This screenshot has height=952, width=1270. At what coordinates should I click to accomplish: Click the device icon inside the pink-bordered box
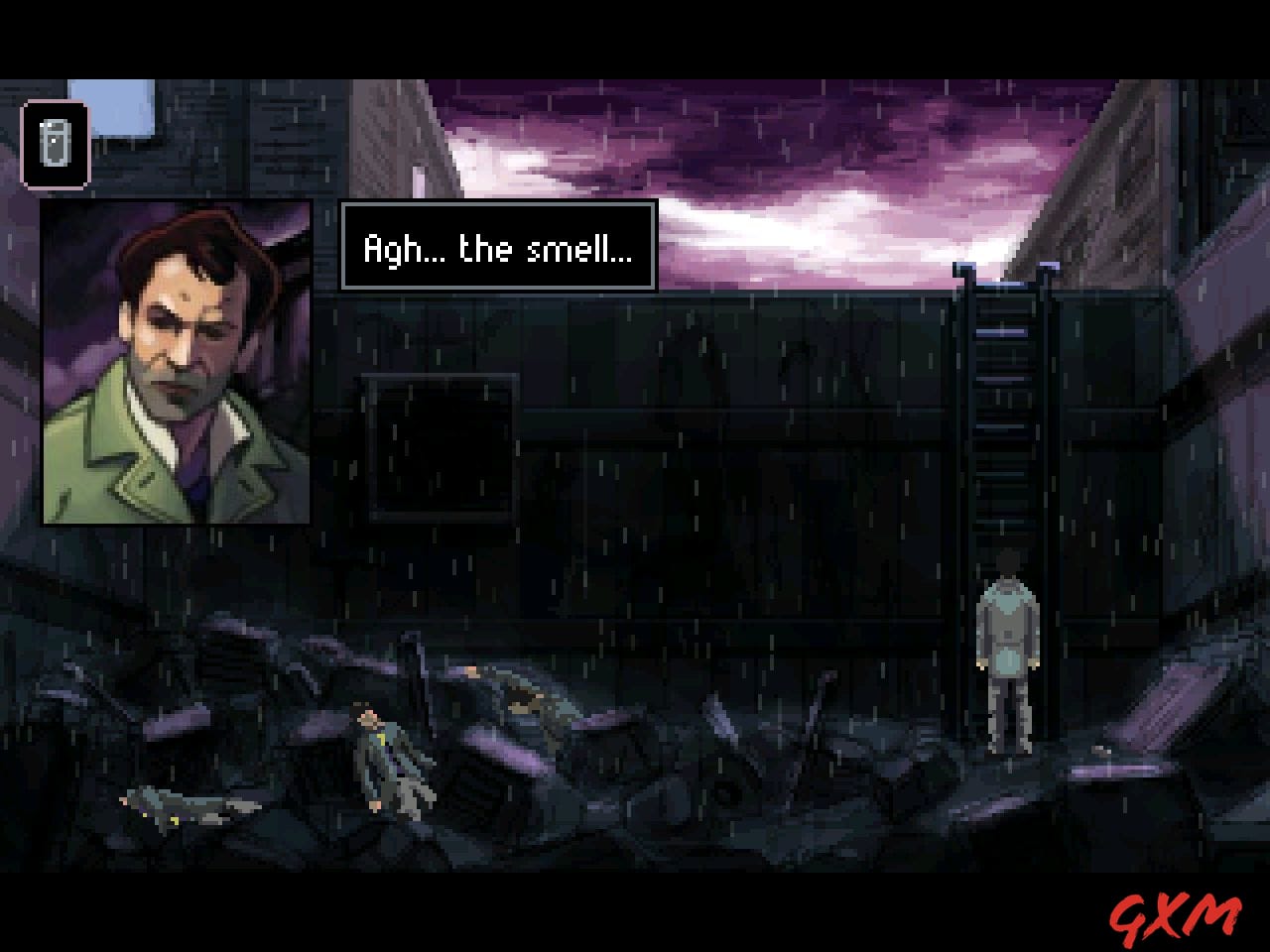(56, 143)
